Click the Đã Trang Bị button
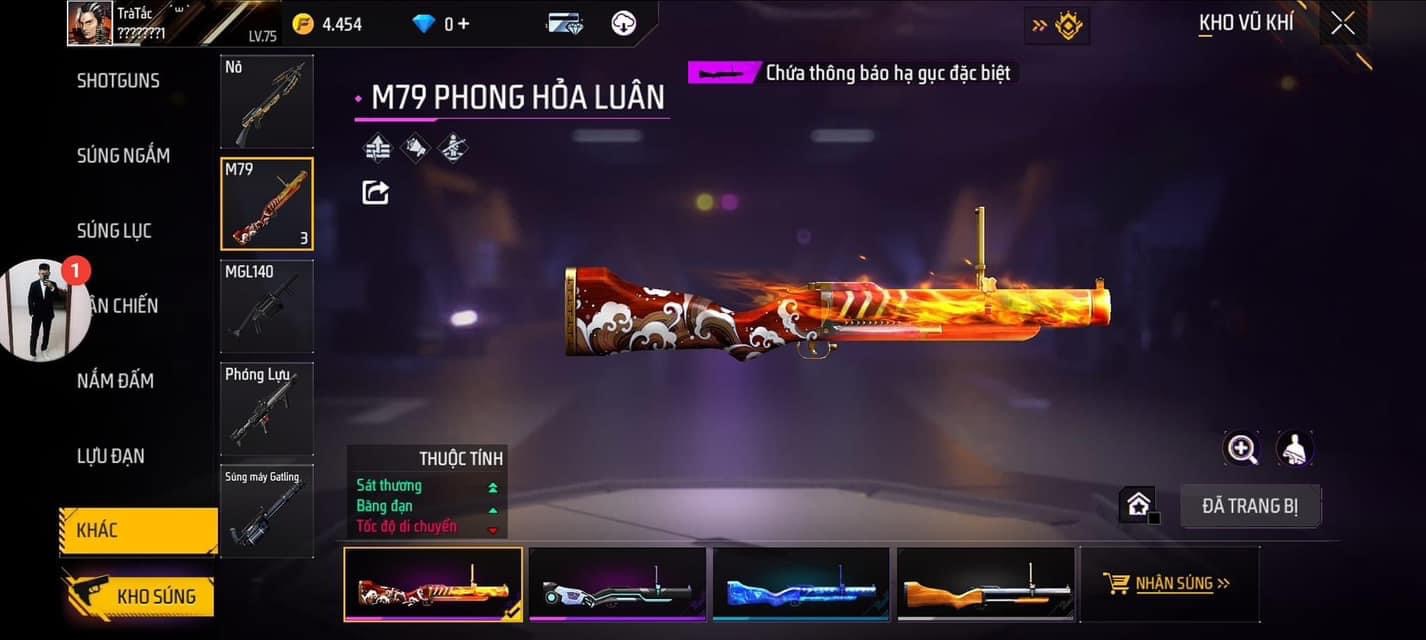The height and width of the screenshot is (640, 1426). (1250, 506)
